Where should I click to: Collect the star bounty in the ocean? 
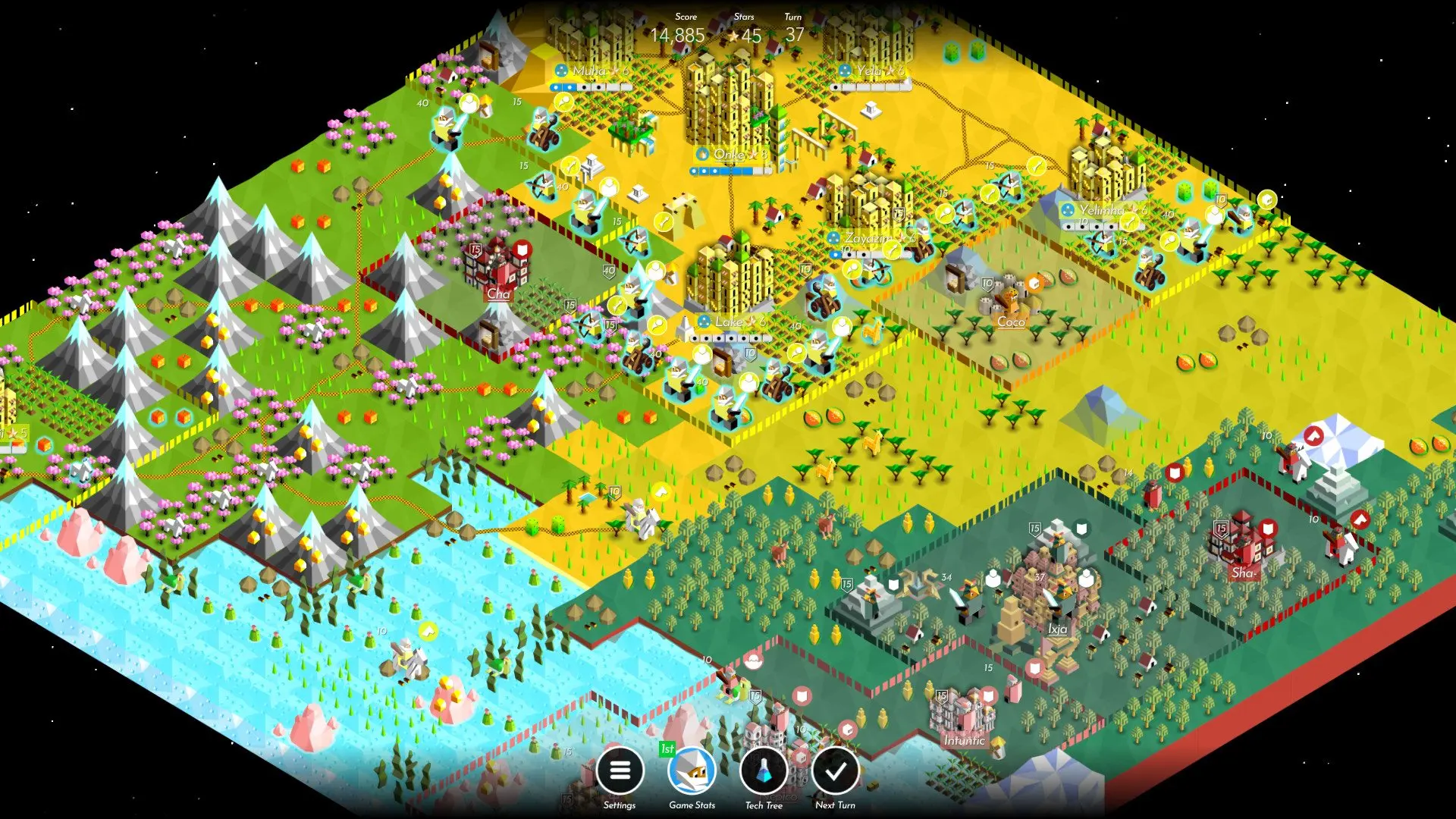click(x=428, y=632)
